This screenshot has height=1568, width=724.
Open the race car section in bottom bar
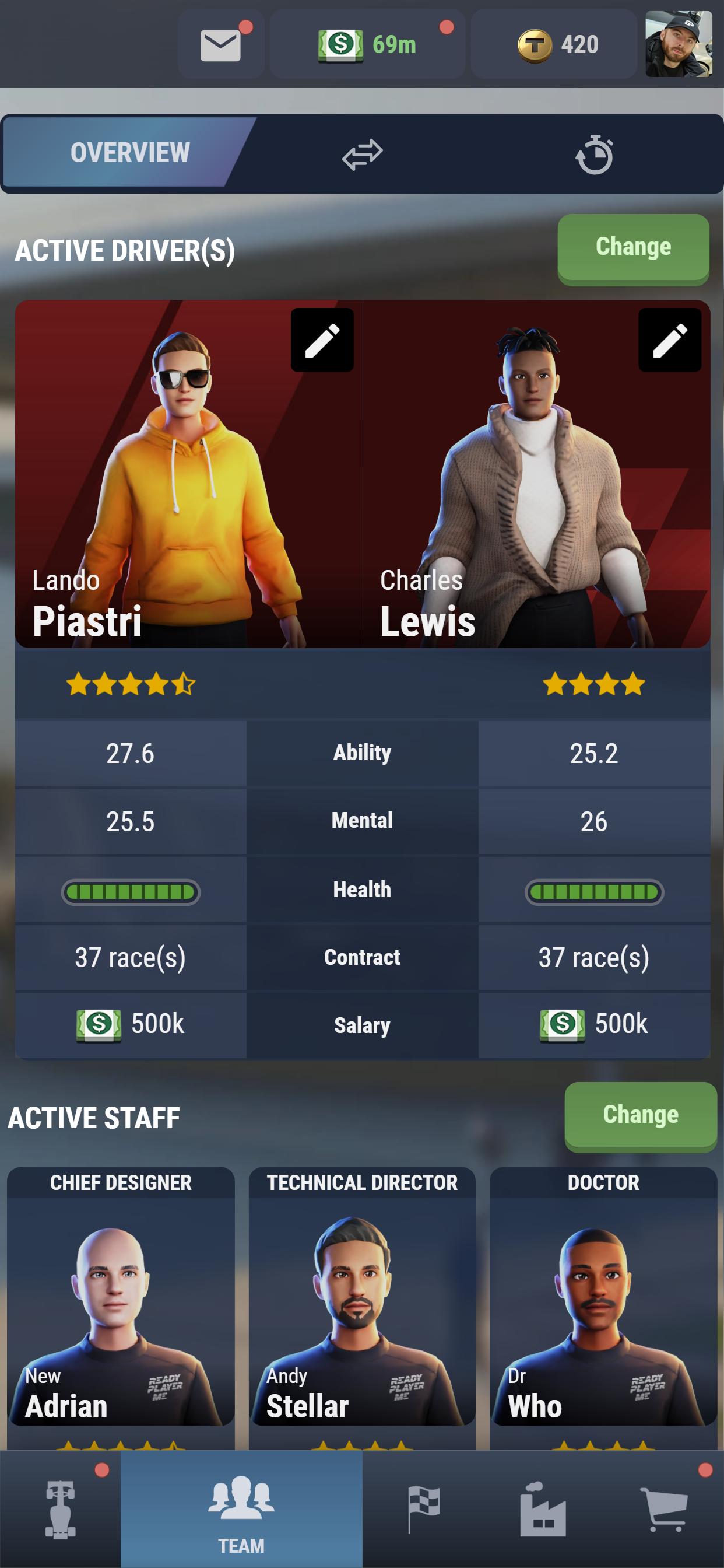60,1510
